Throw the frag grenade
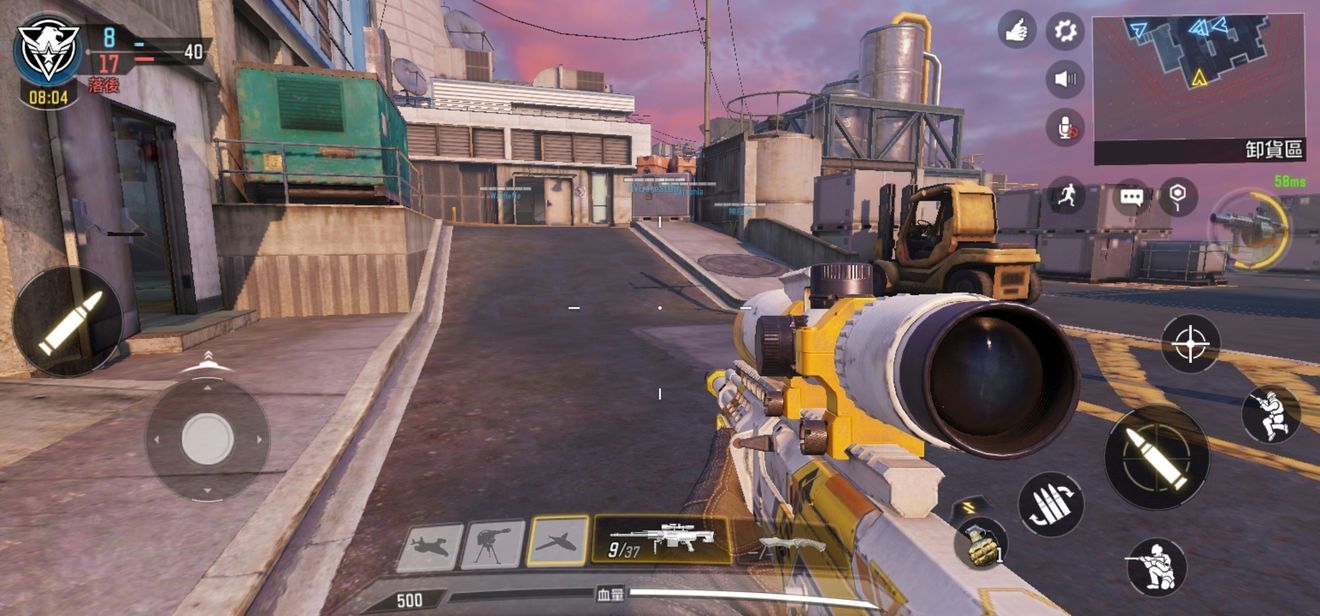The image size is (1320, 616). pos(980,542)
